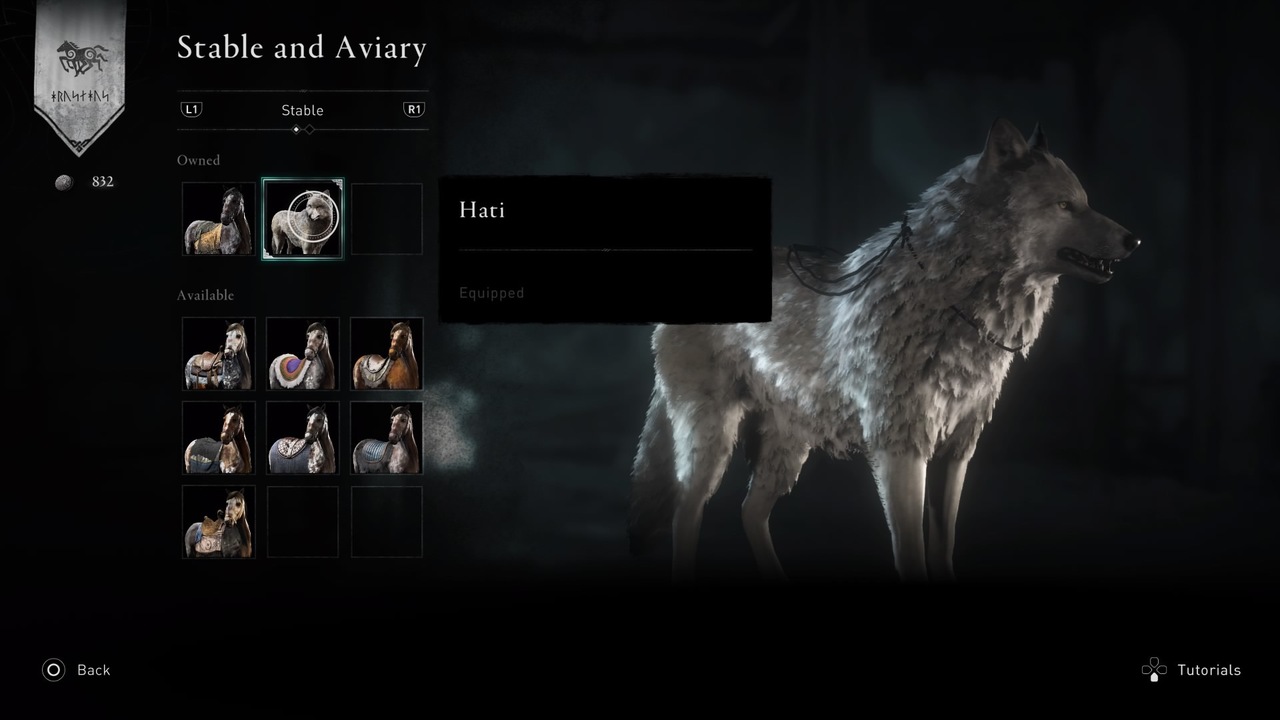Click the silver coin currency icon

pos(63,181)
